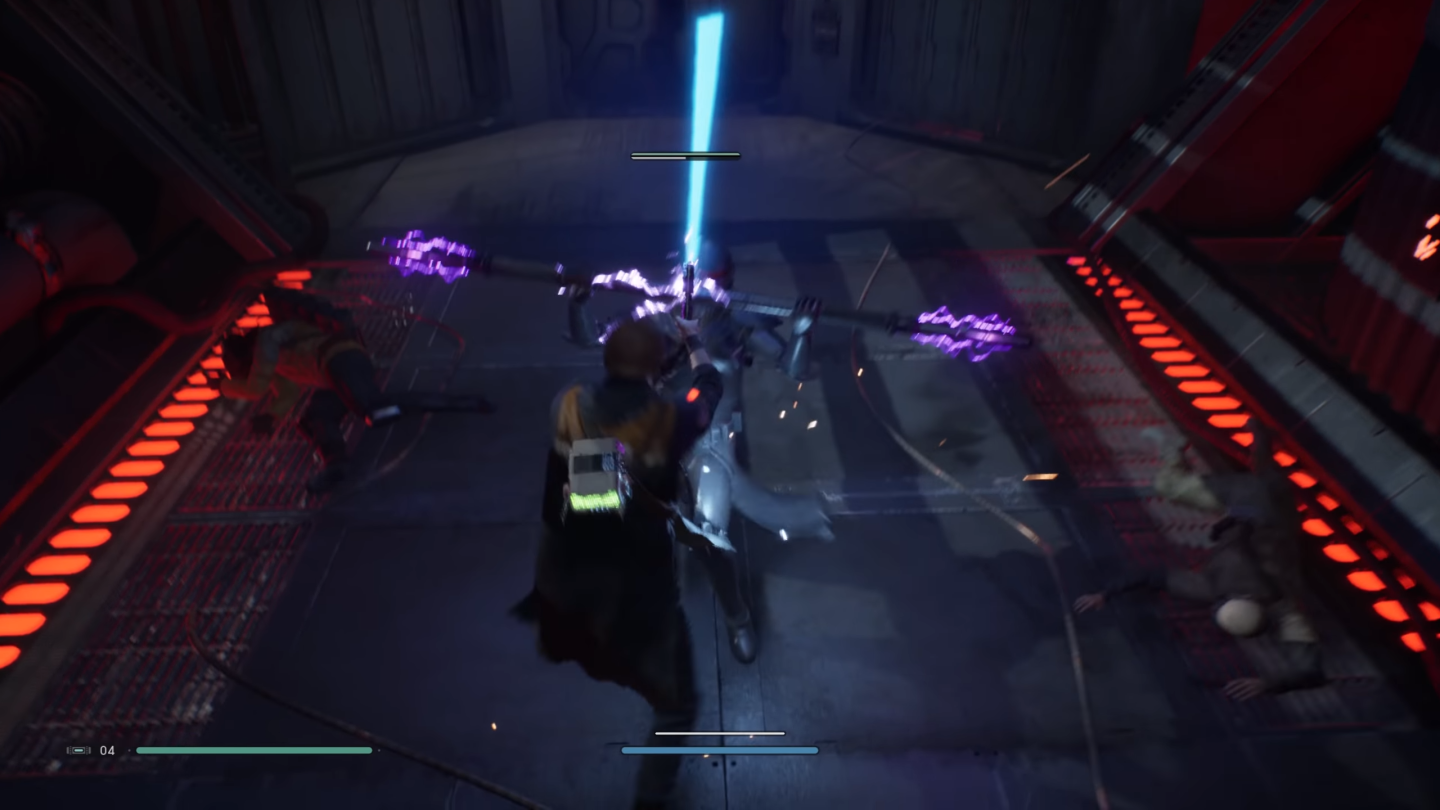The height and width of the screenshot is (810, 1440).
Task: Click the glowing green pouch on Cal's belt
Action: pos(595,500)
